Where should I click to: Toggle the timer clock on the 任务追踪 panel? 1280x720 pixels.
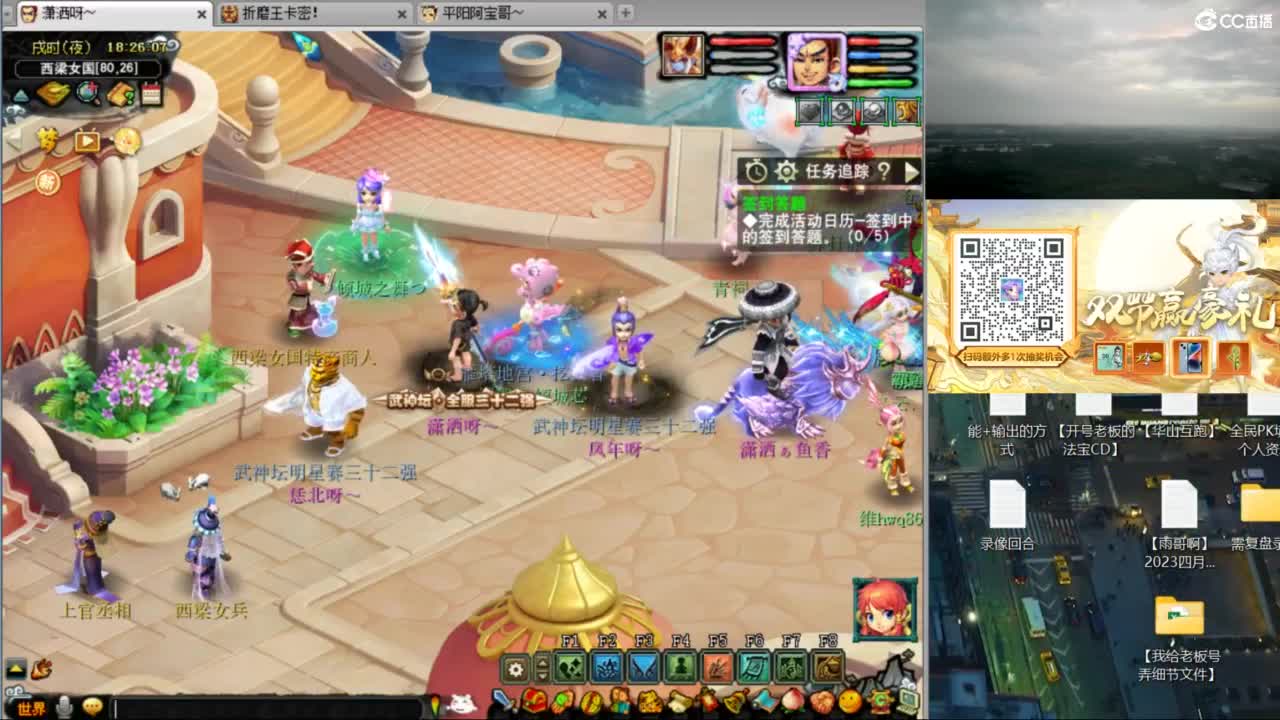pyautogui.click(x=755, y=169)
